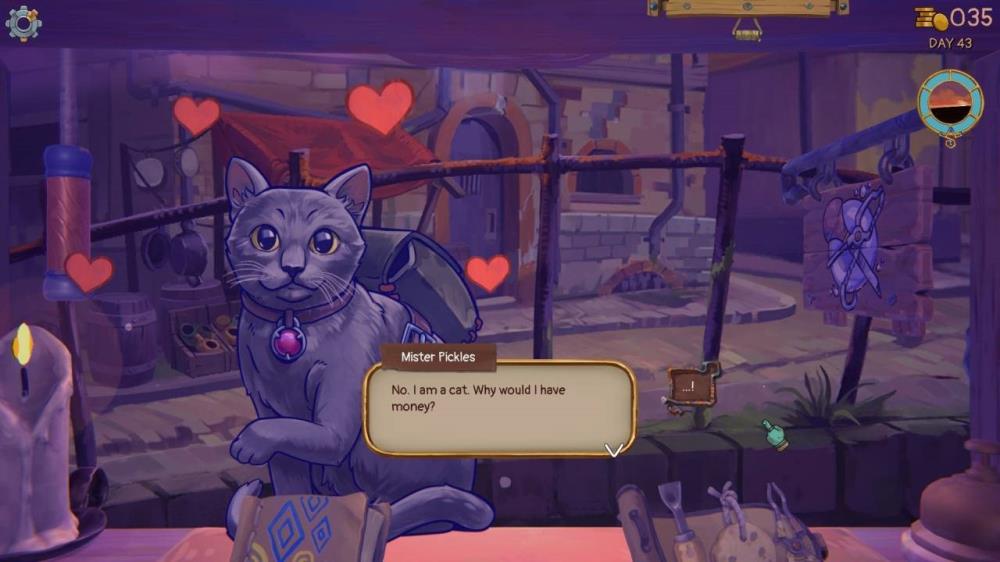Viewport: 1000px width, 562px height.
Task: Advance dialogue with the white down arrow
Action: point(614,449)
